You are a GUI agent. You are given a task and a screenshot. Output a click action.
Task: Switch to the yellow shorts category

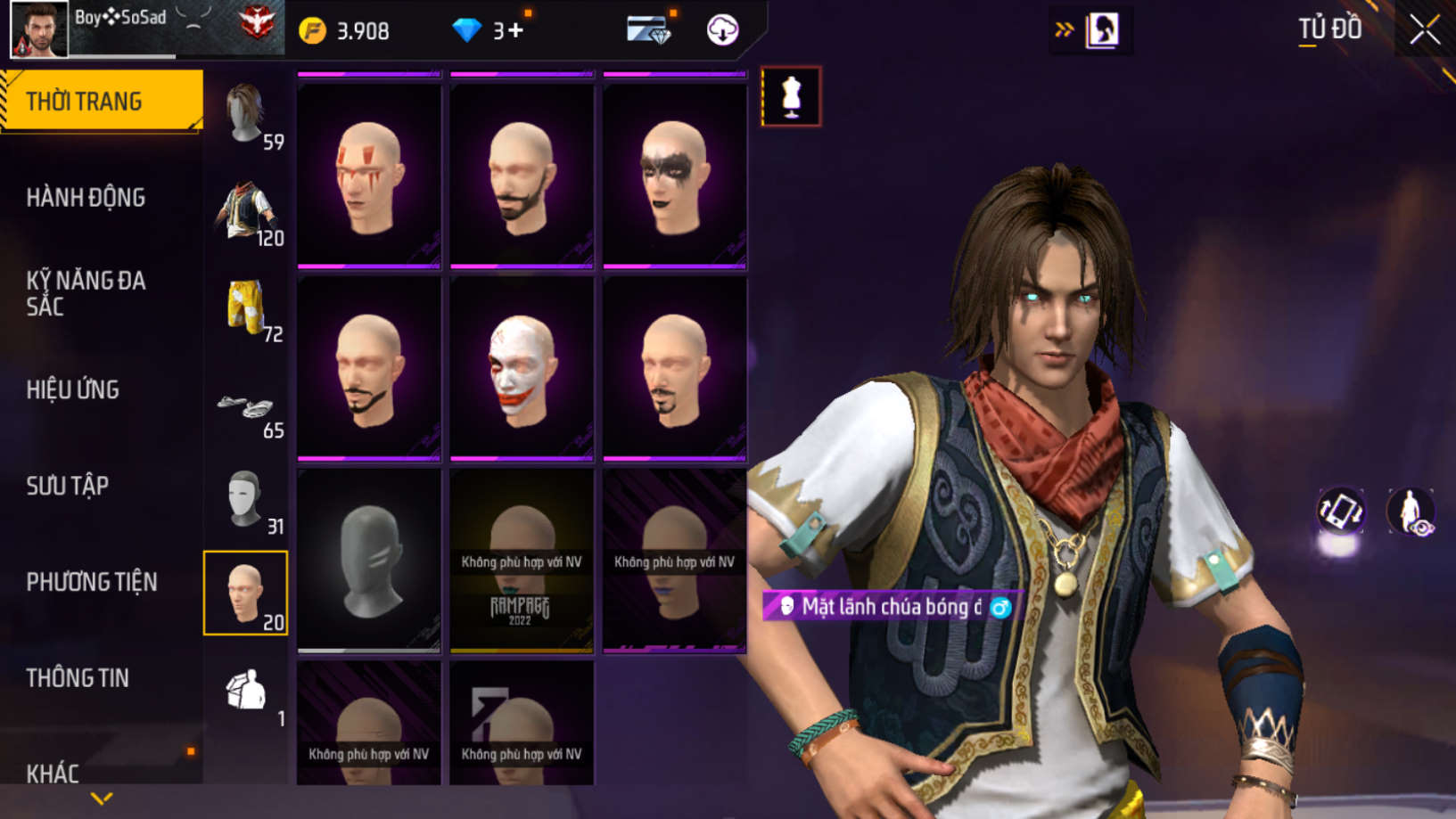pyautogui.click(x=246, y=307)
